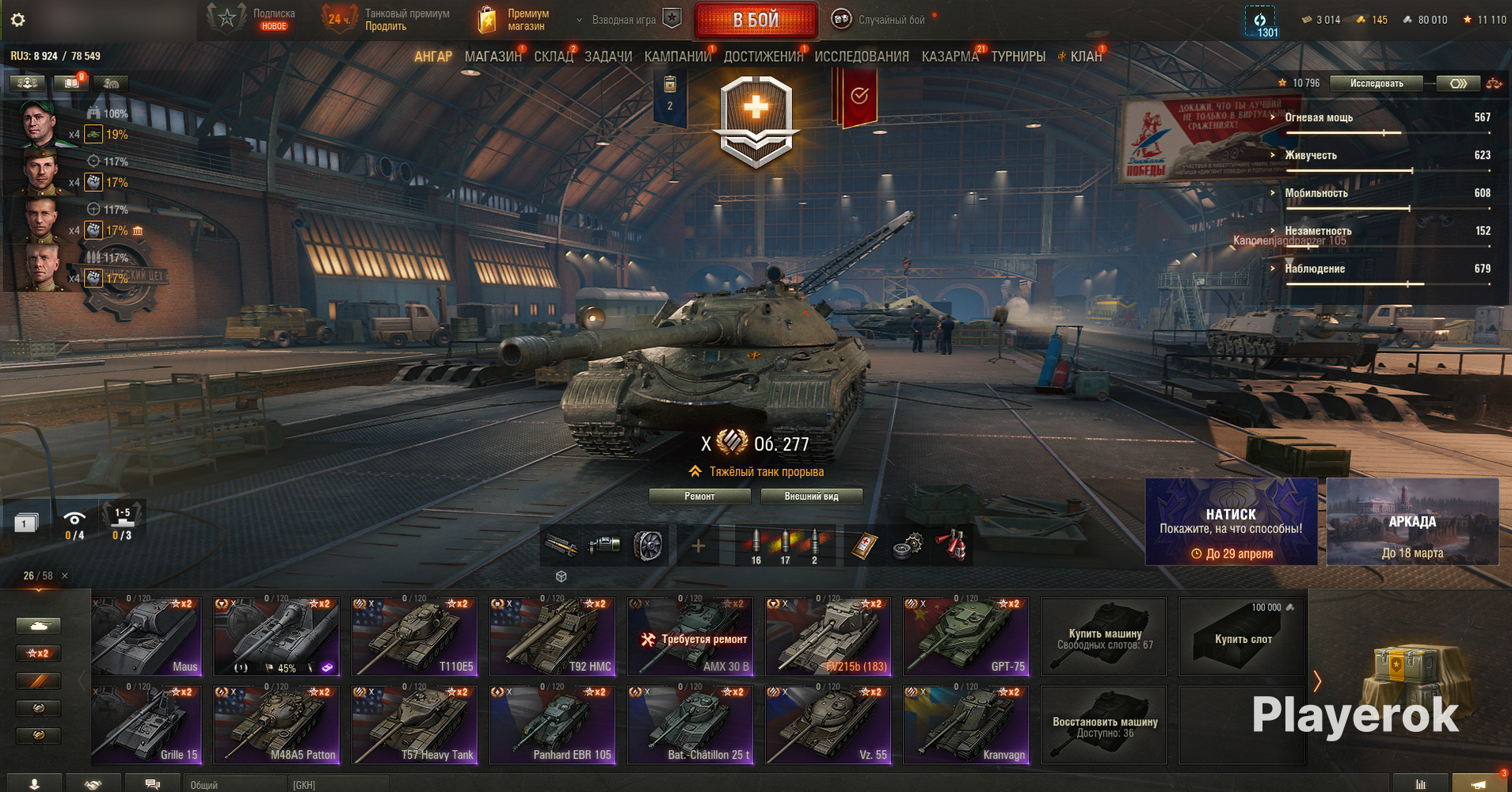Image resolution: width=1512 pixels, height=792 pixels.
Task: Click the Ремонт button
Action: pos(699,497)
